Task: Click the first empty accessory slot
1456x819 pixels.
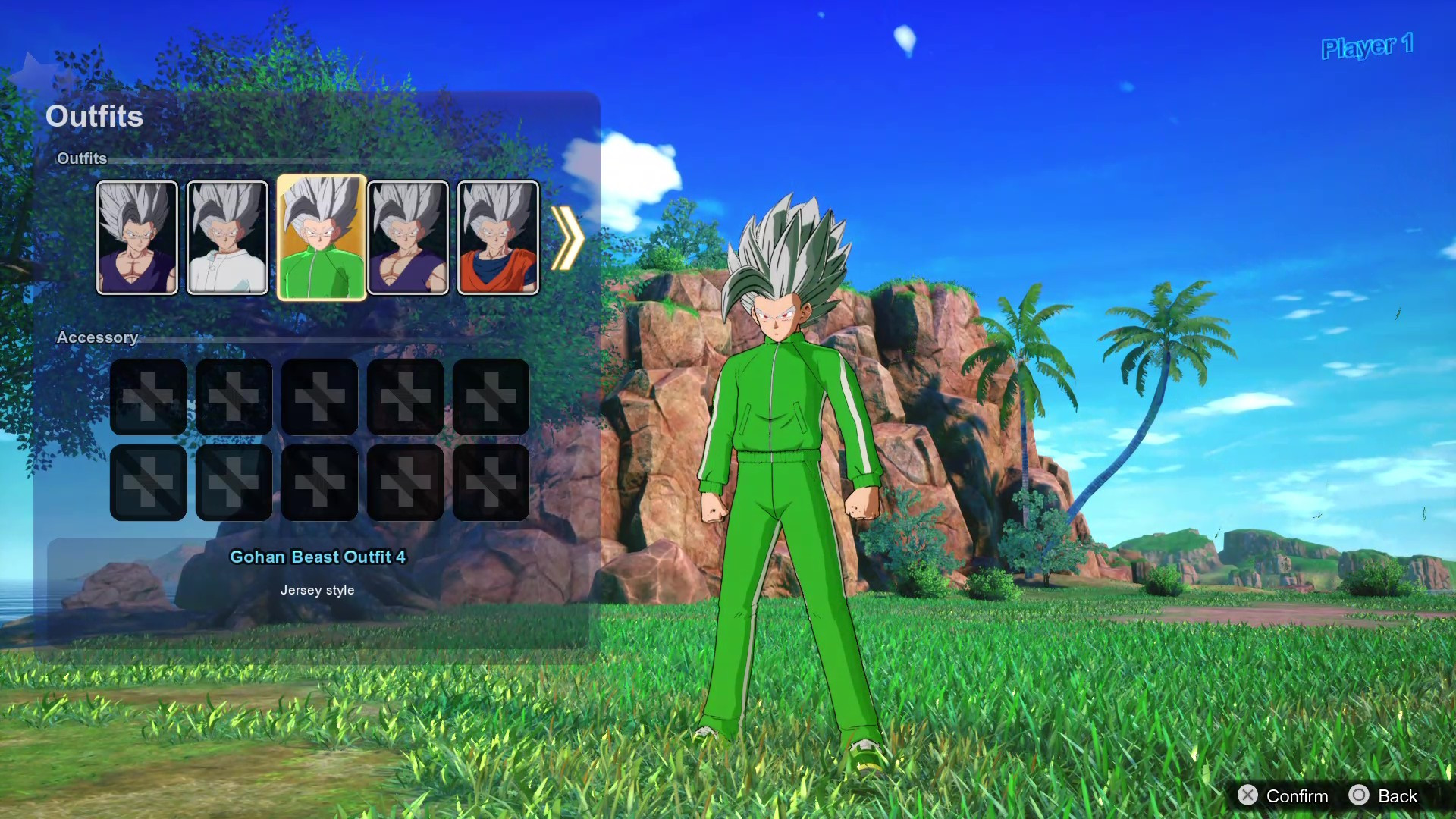Action: coord(147,395)
